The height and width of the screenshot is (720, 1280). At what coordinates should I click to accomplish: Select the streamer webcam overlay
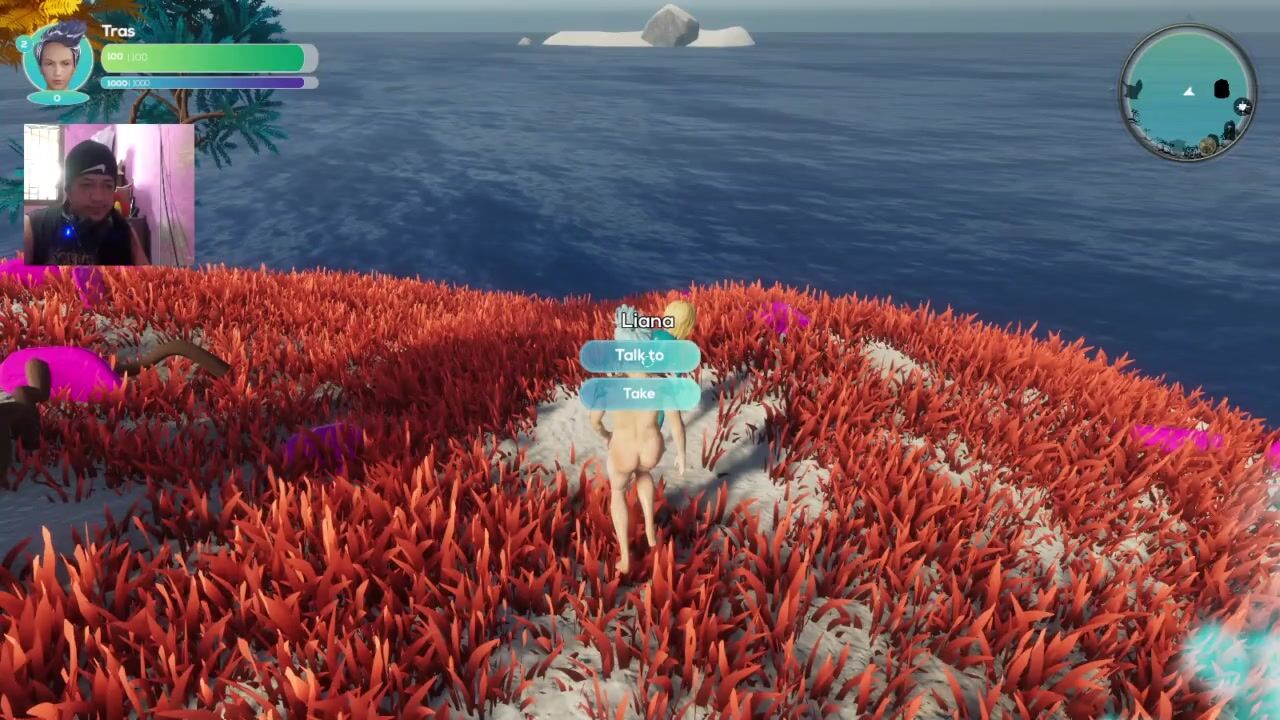coord(109,195)
